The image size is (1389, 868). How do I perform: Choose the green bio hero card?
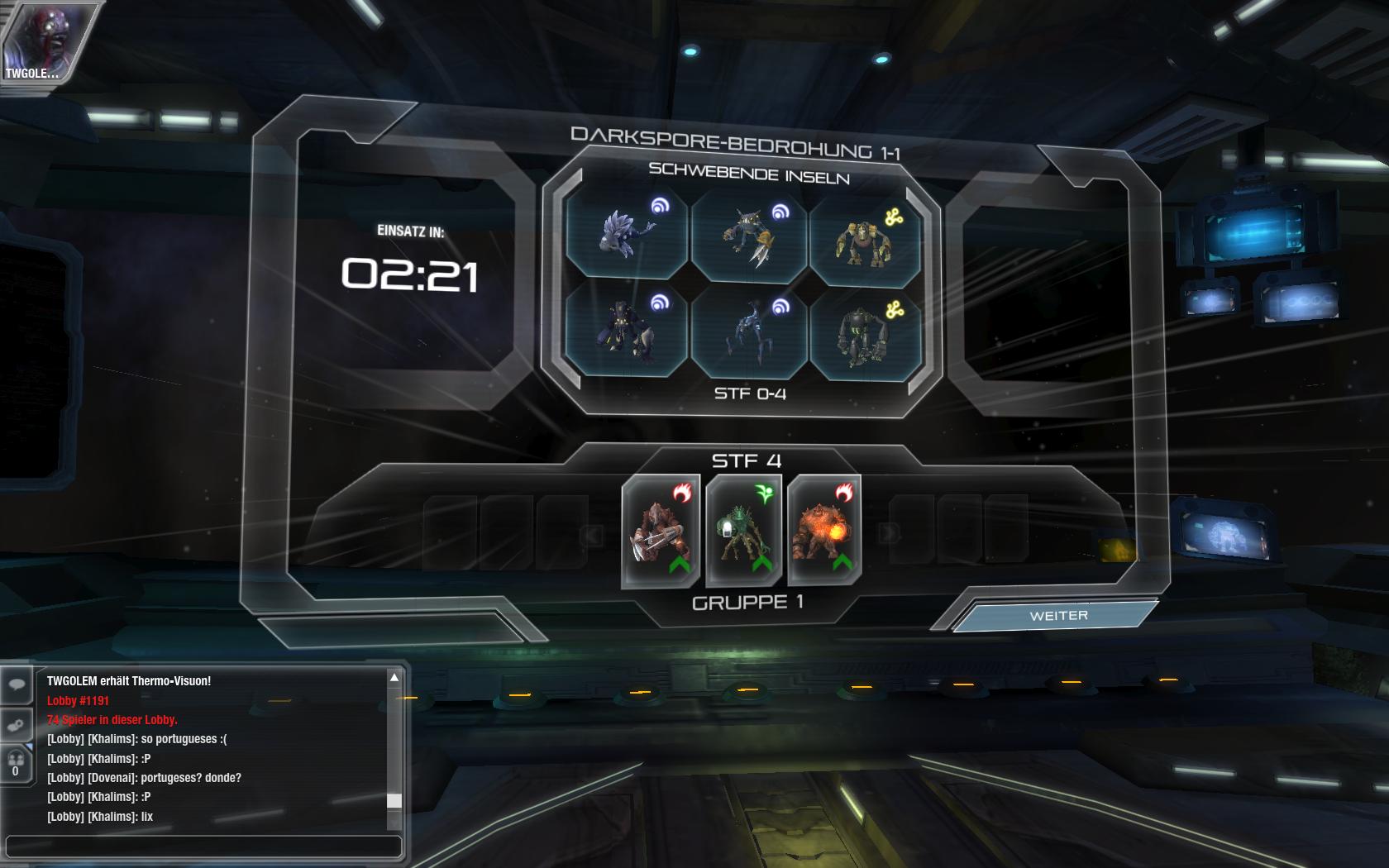point(744,531)
